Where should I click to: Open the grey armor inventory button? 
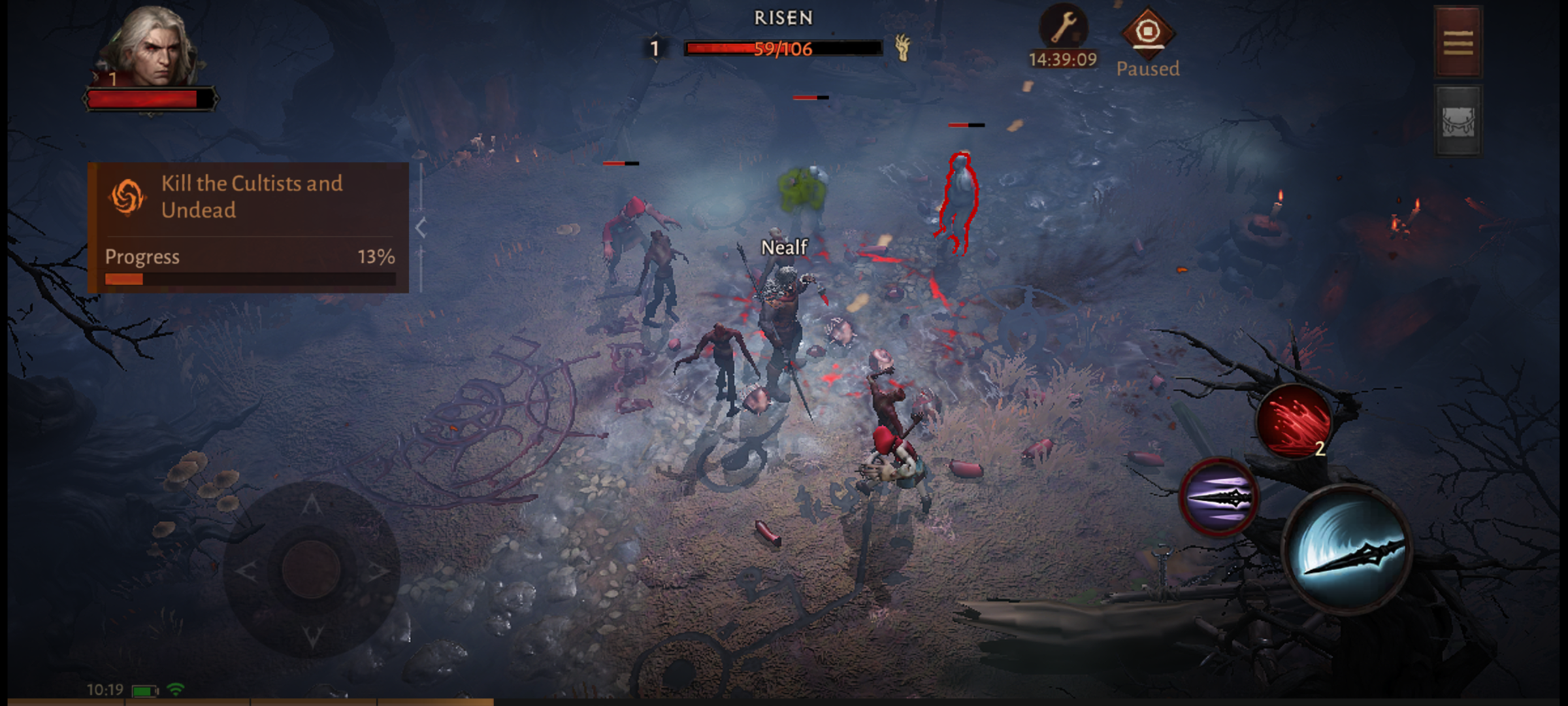1458,122
